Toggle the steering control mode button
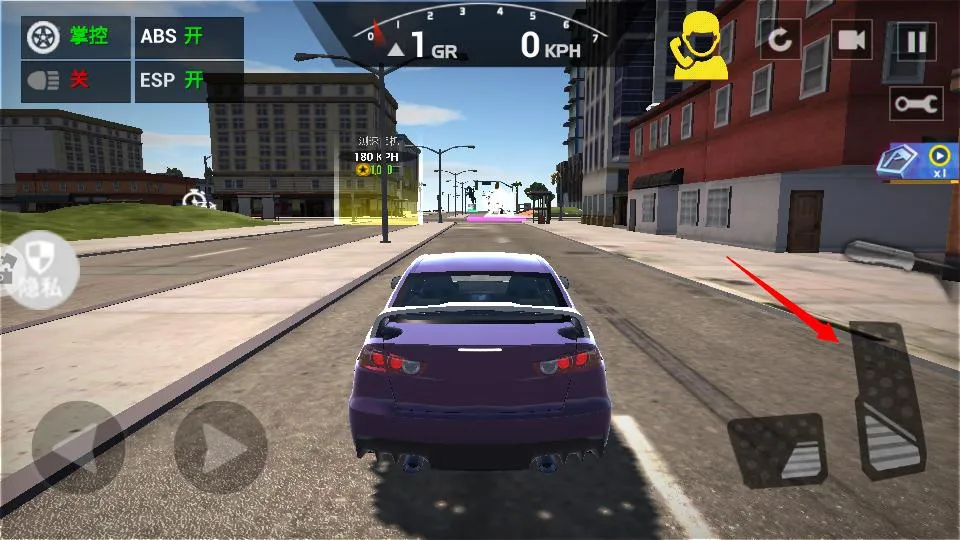Viewport: 960px width, 540px height. click(x=77, y=37)
